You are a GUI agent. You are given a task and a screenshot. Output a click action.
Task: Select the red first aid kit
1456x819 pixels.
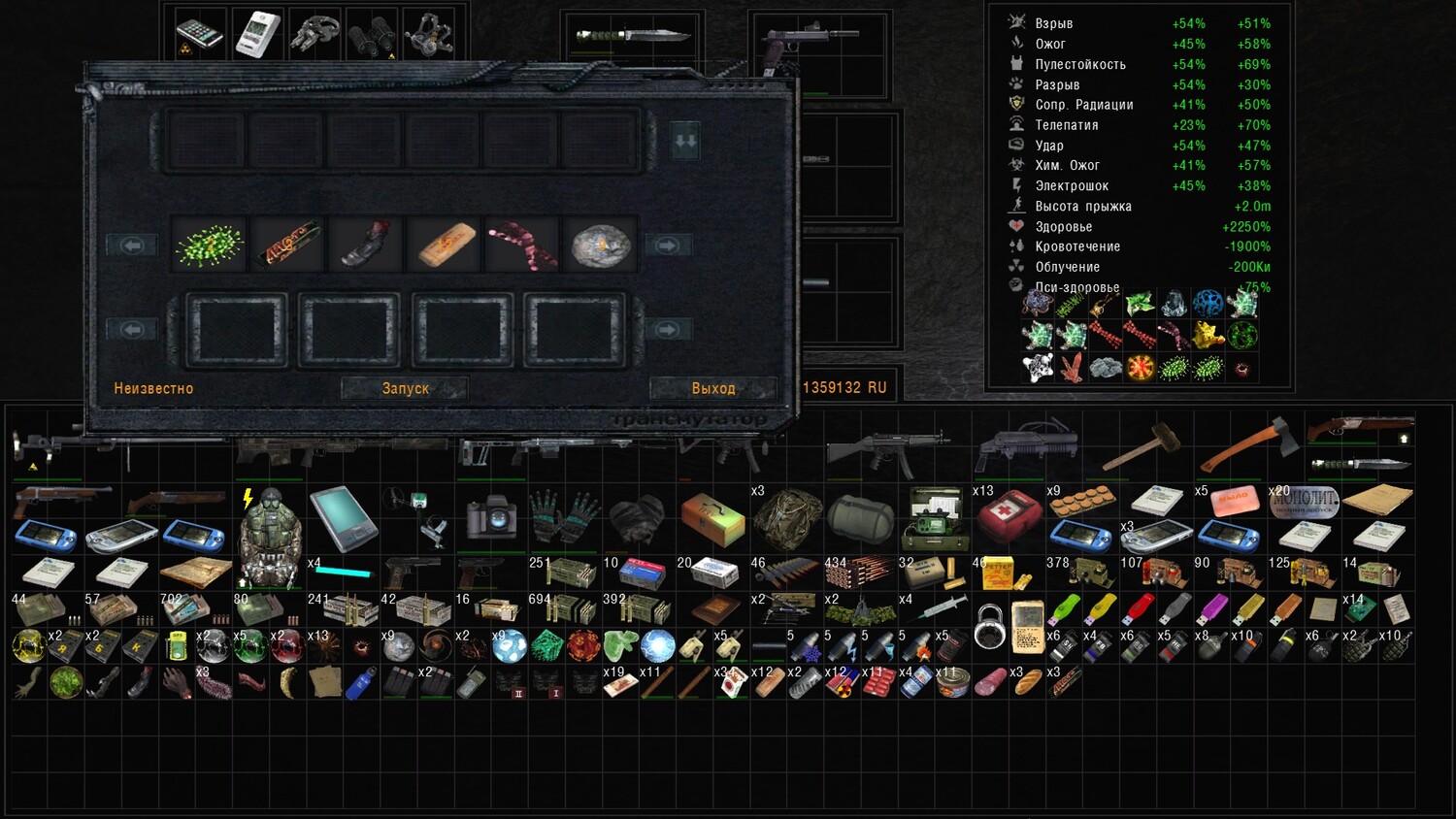click(1008, 515)
